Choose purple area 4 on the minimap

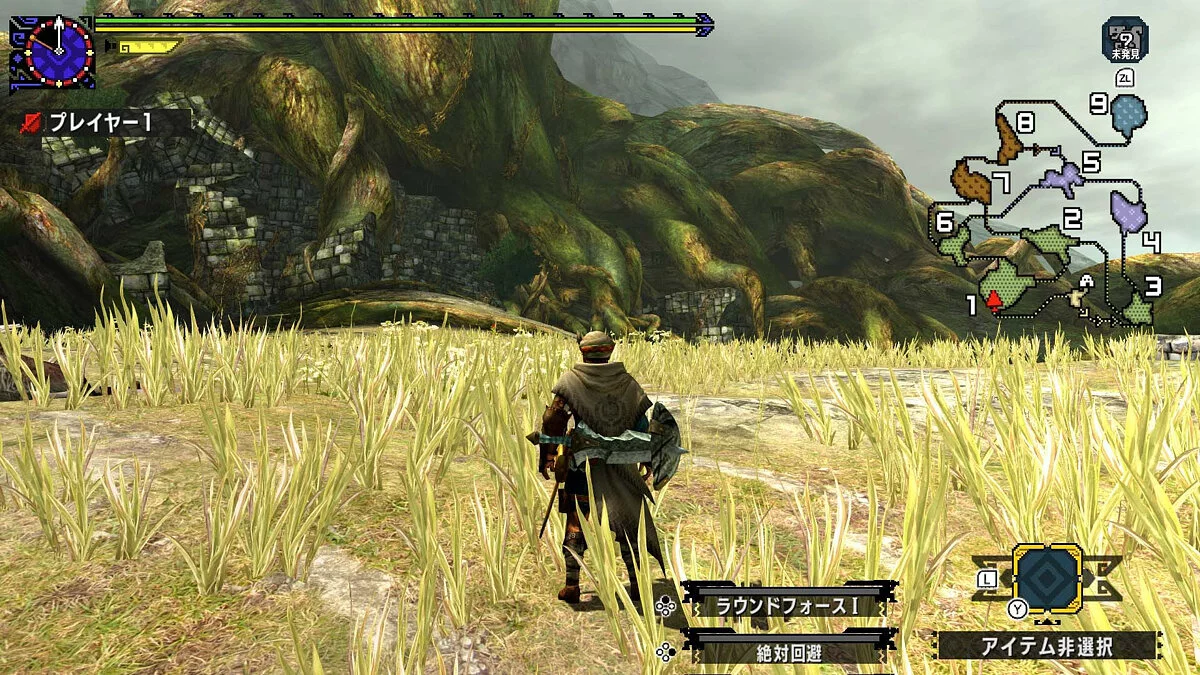coord(1128,211)
